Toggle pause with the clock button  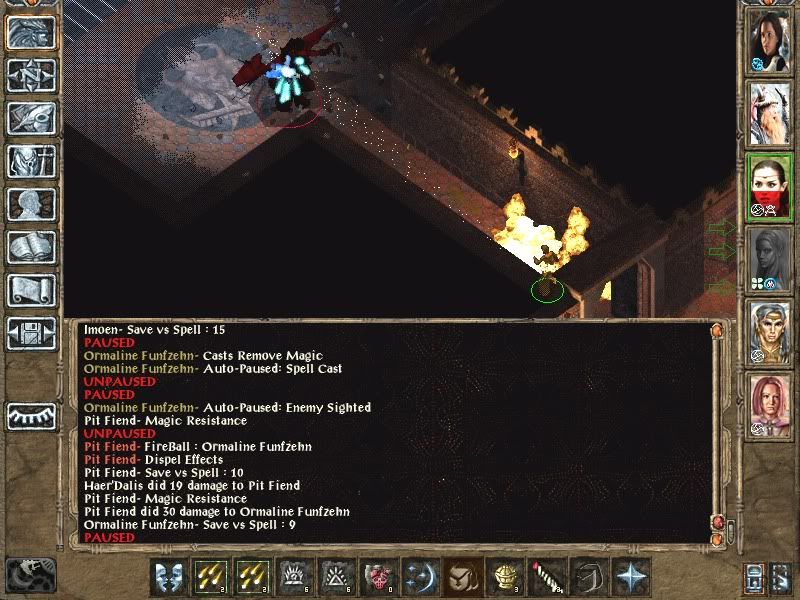(29, 573)
